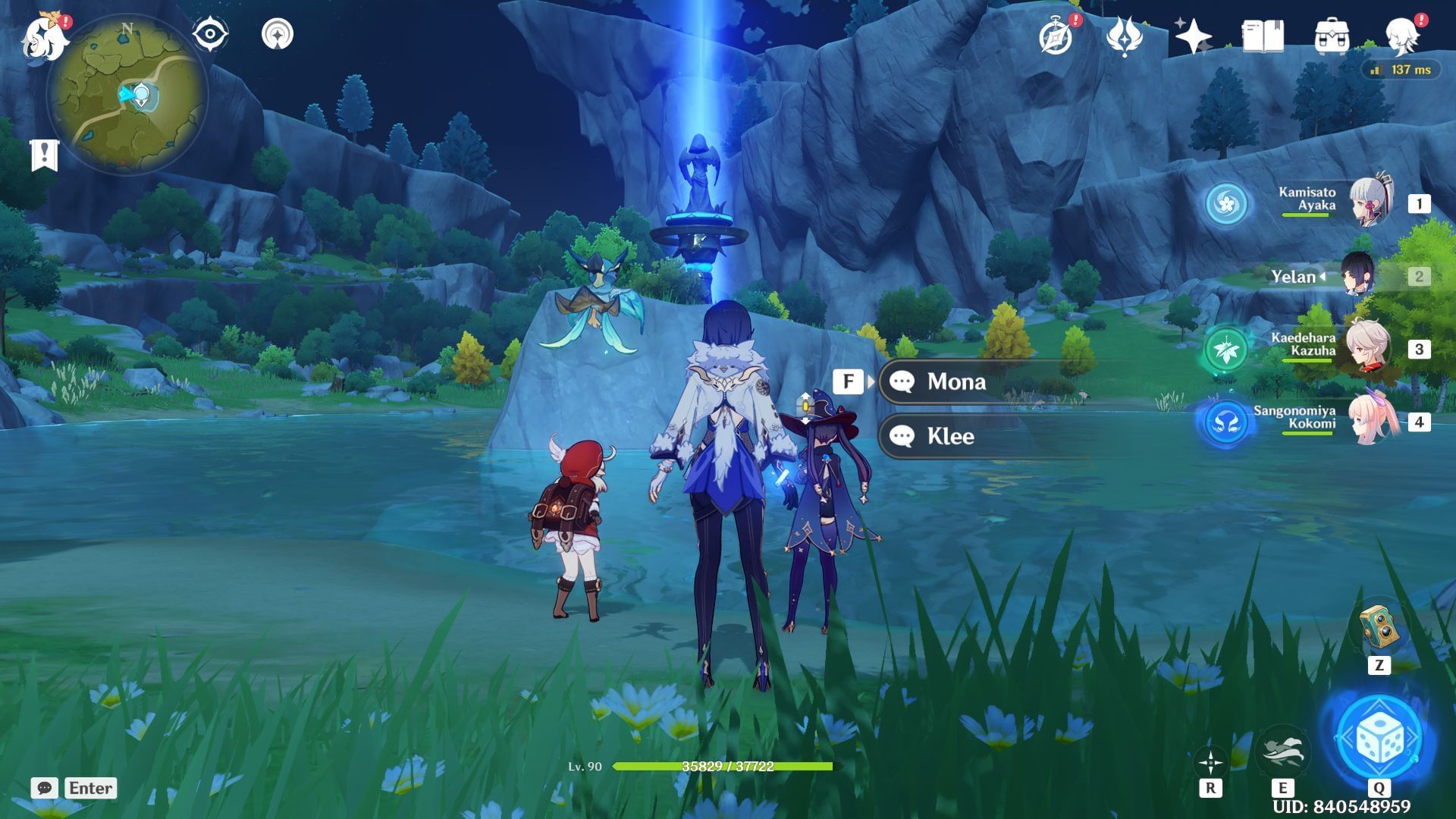Open the Paimon menu
The height and width of the screenshot is (819, 1456).
pos(43,34)
